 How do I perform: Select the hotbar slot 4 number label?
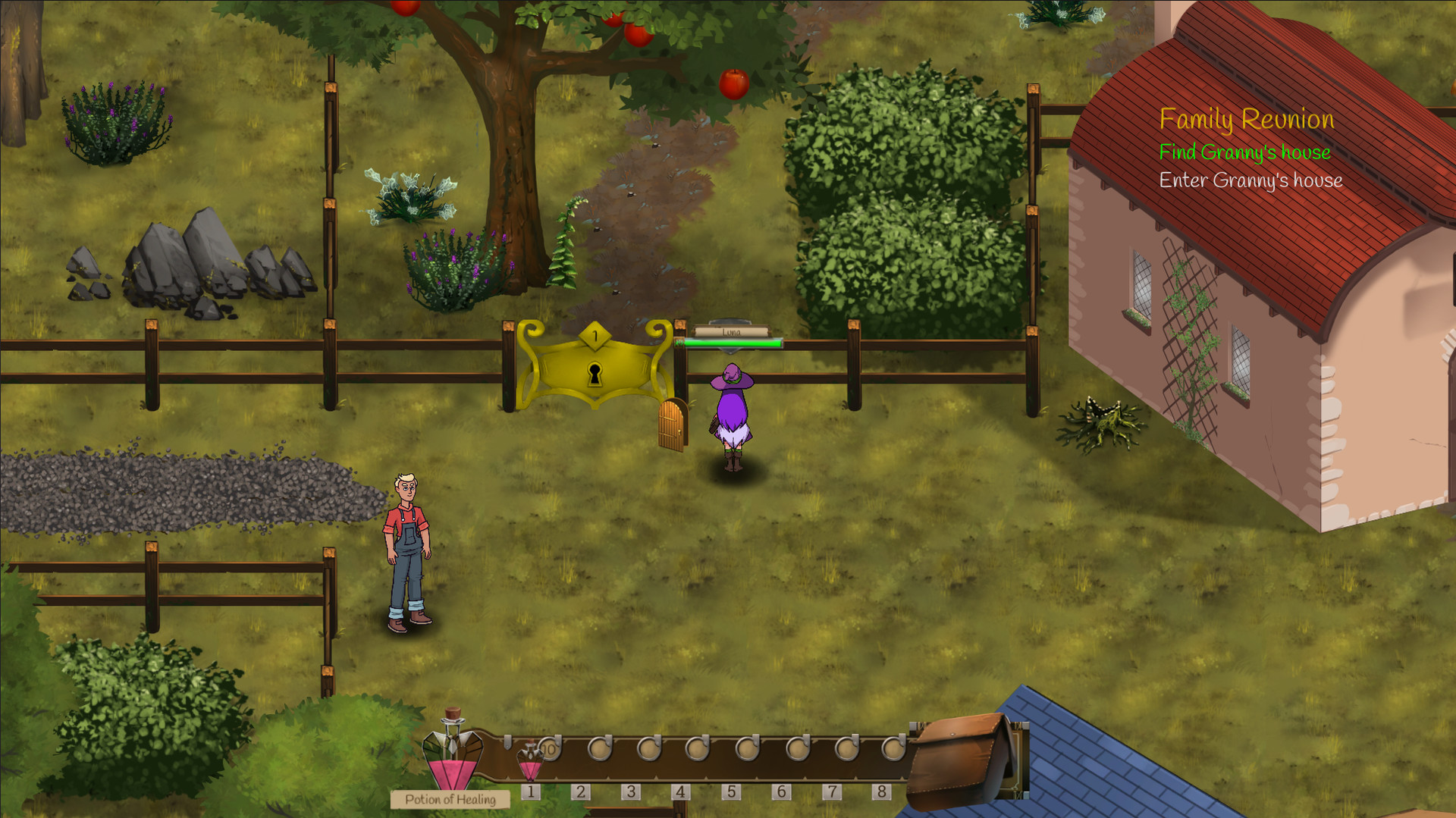(680, 790)
